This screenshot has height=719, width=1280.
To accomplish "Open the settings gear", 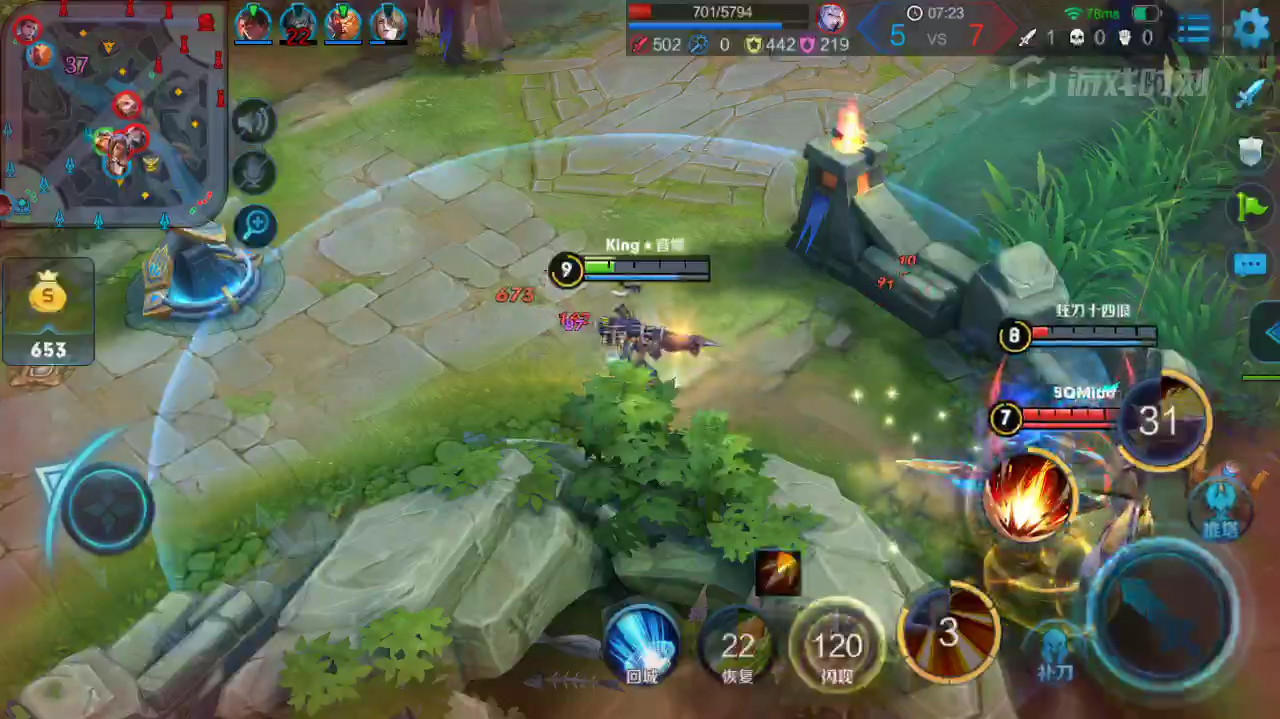I will tap(1250, 28).
